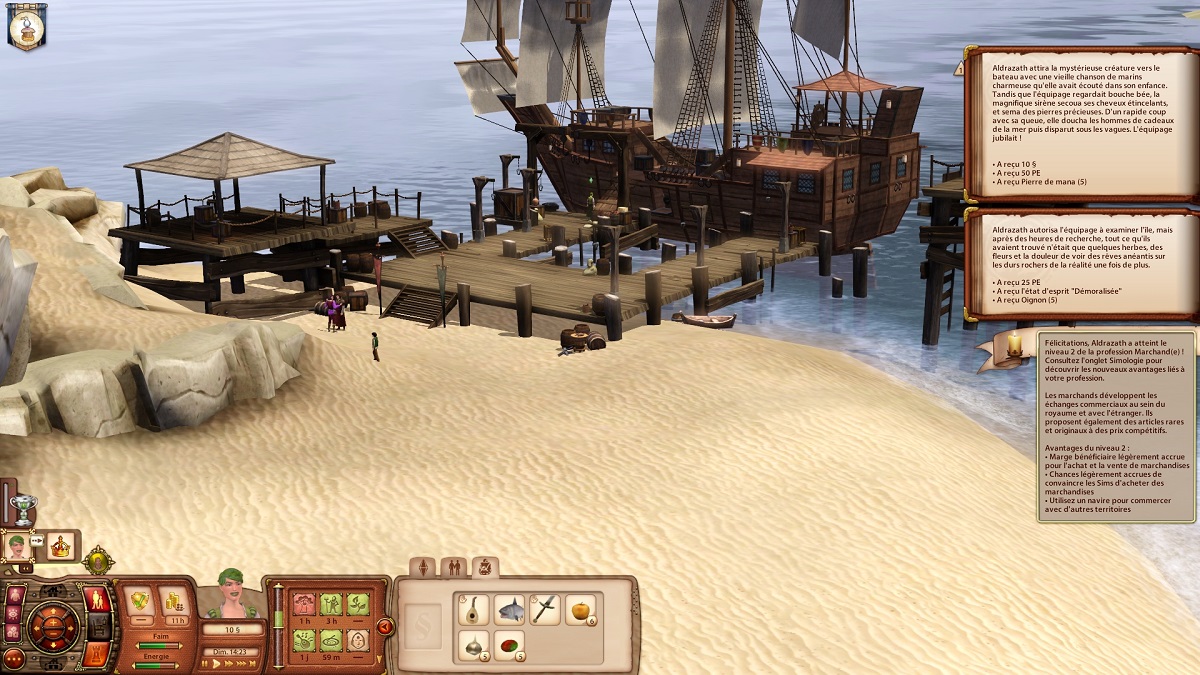Select the fish inventory item
Screen dimensions: 1200x675
(509, 608)
